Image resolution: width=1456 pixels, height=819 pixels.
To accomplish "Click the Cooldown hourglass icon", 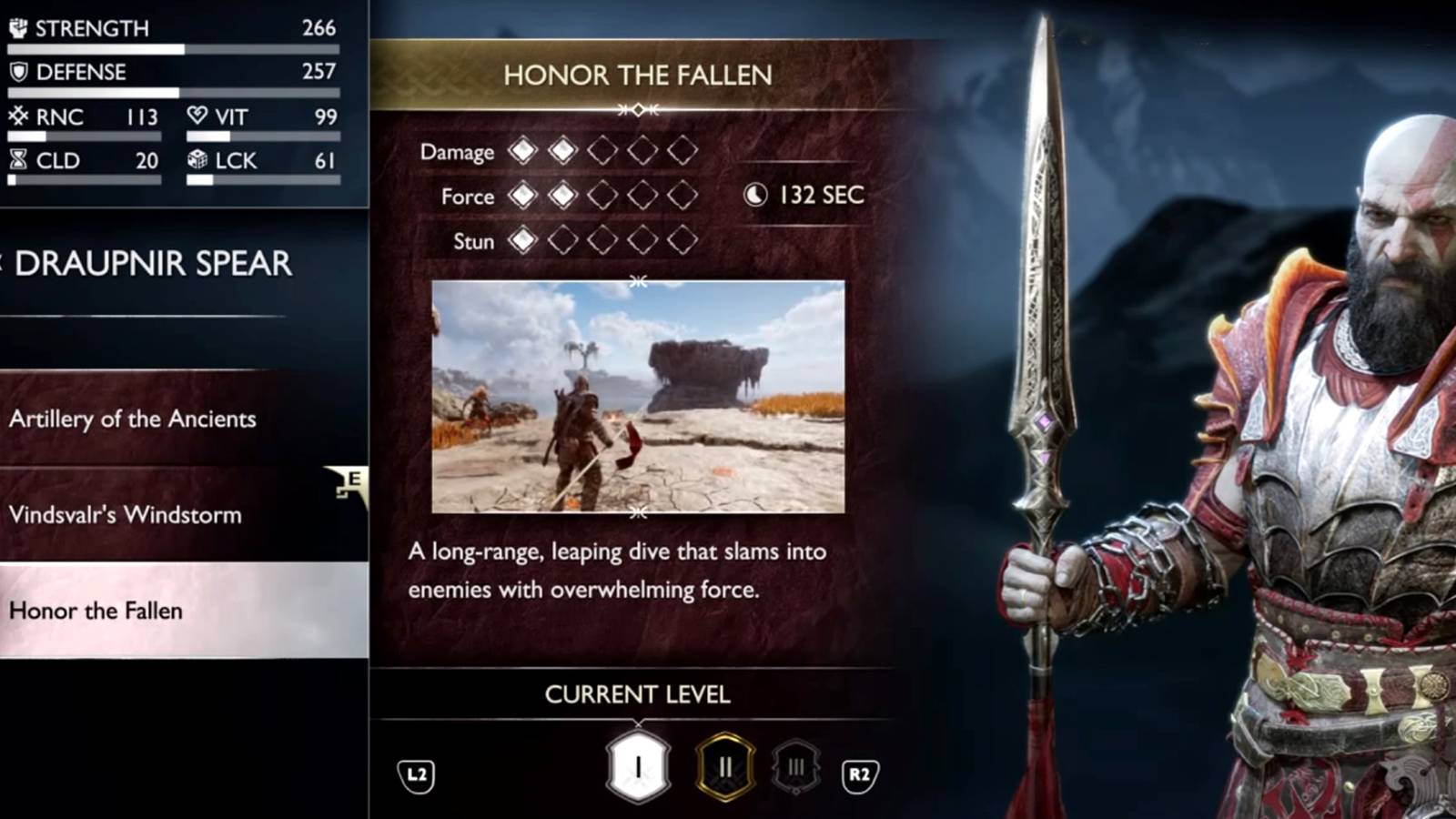I will coord(16,161).
